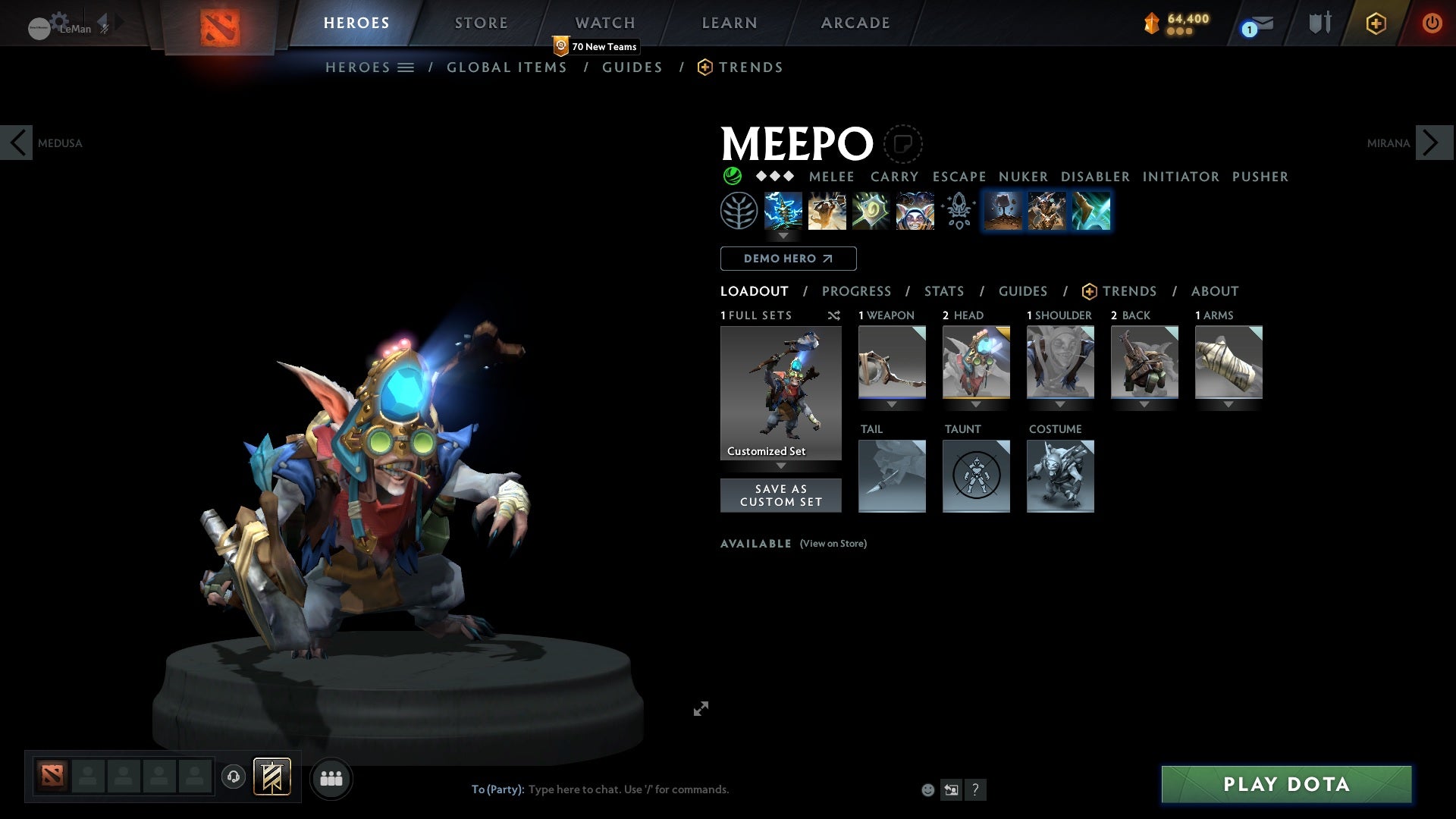
Task: Click the Dota Plus hexagon icon top right
Action: point(1375,23)
